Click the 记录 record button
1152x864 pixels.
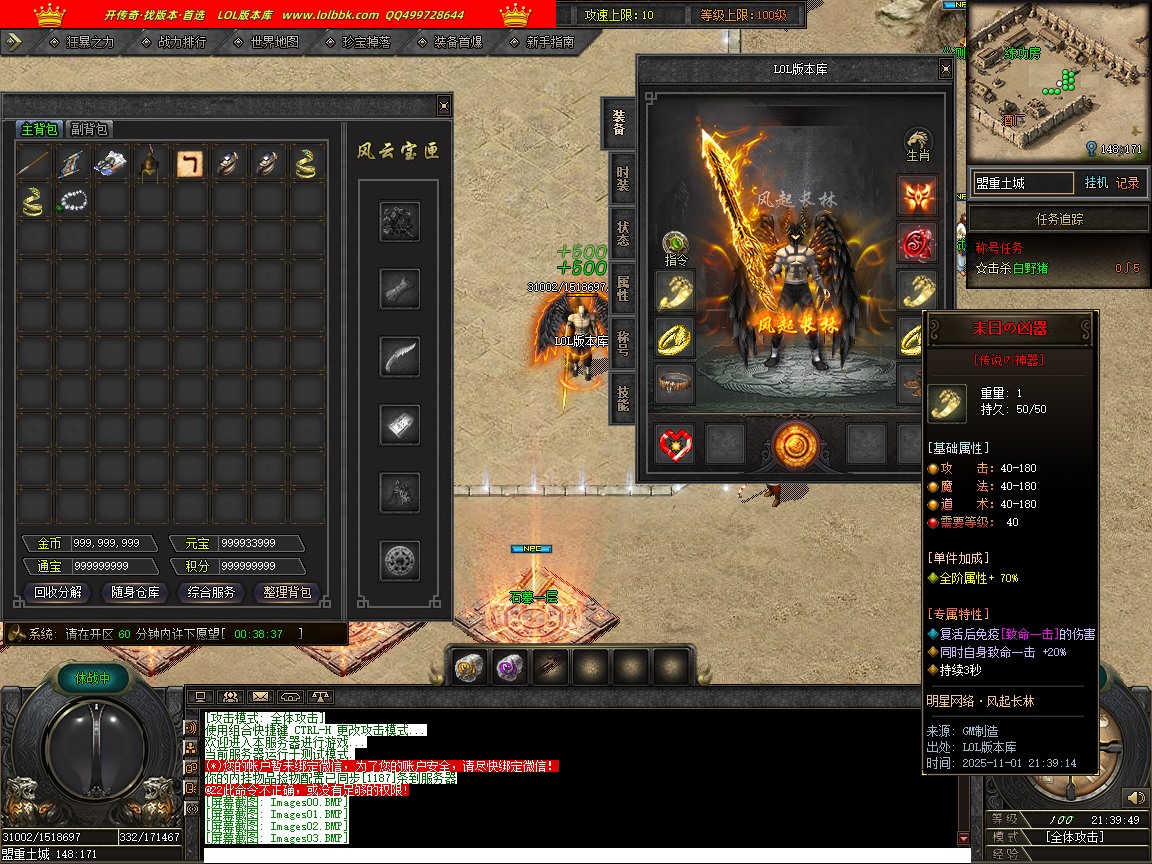click(1127, 183)
